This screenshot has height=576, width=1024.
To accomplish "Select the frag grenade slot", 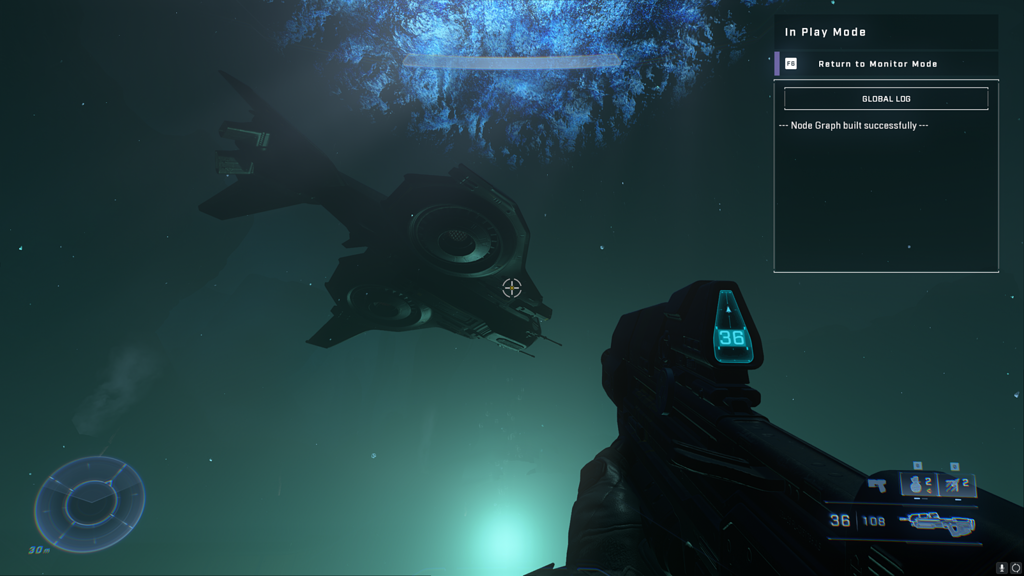I will [918, 484].
